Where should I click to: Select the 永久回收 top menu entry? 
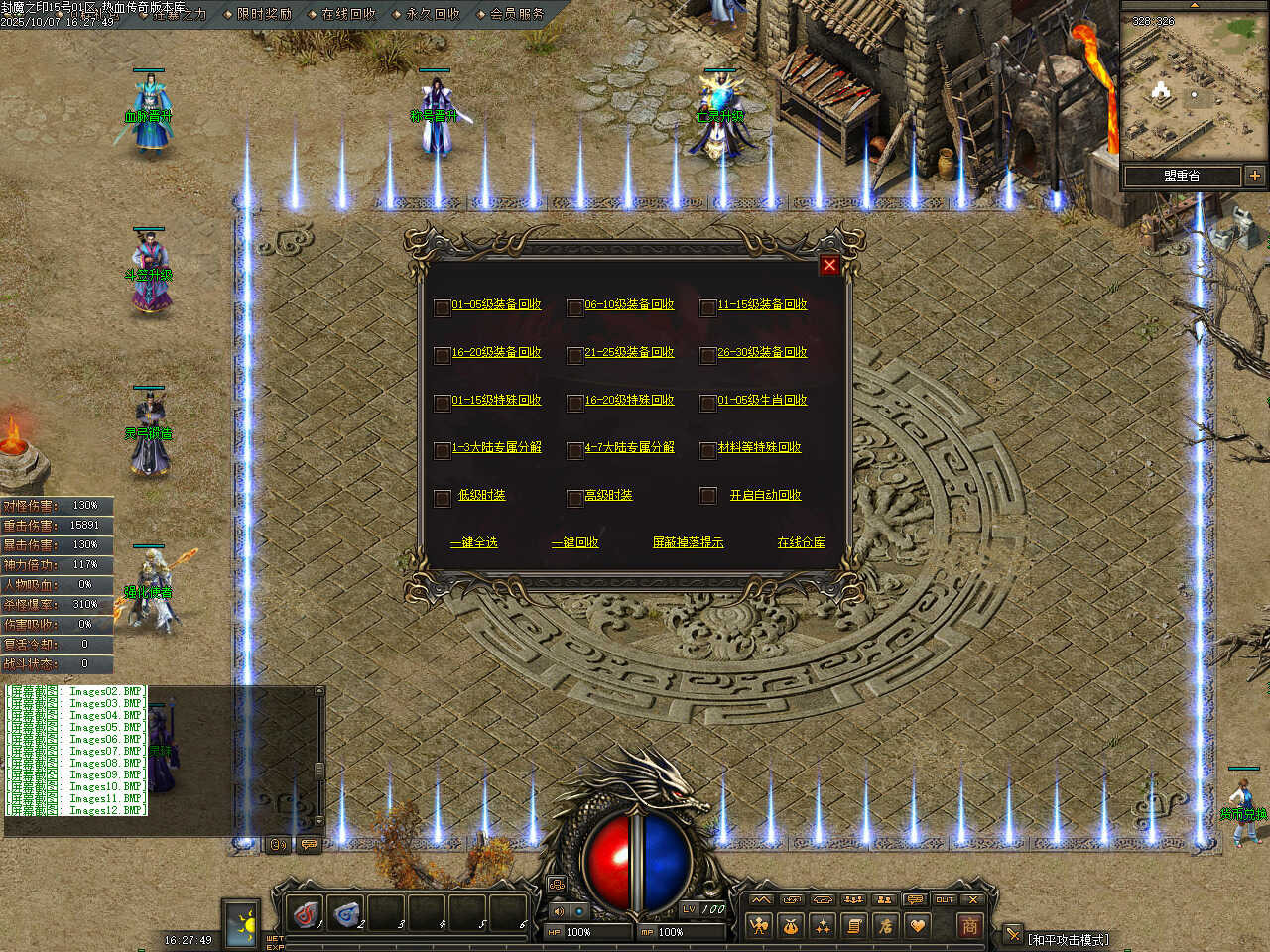click(x=433, y=14)
